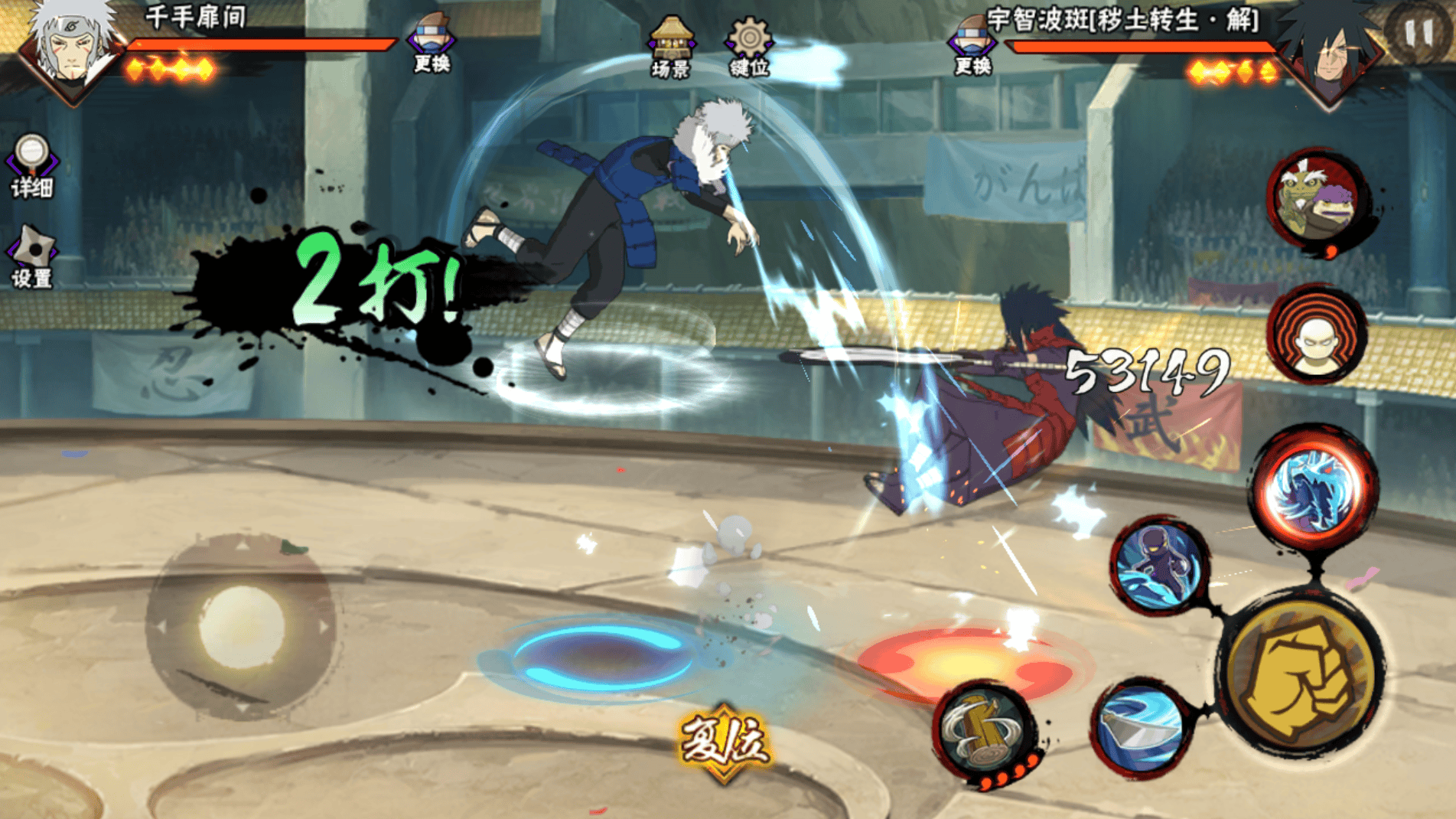Open the 详细 details panel

tap(32, 166)
